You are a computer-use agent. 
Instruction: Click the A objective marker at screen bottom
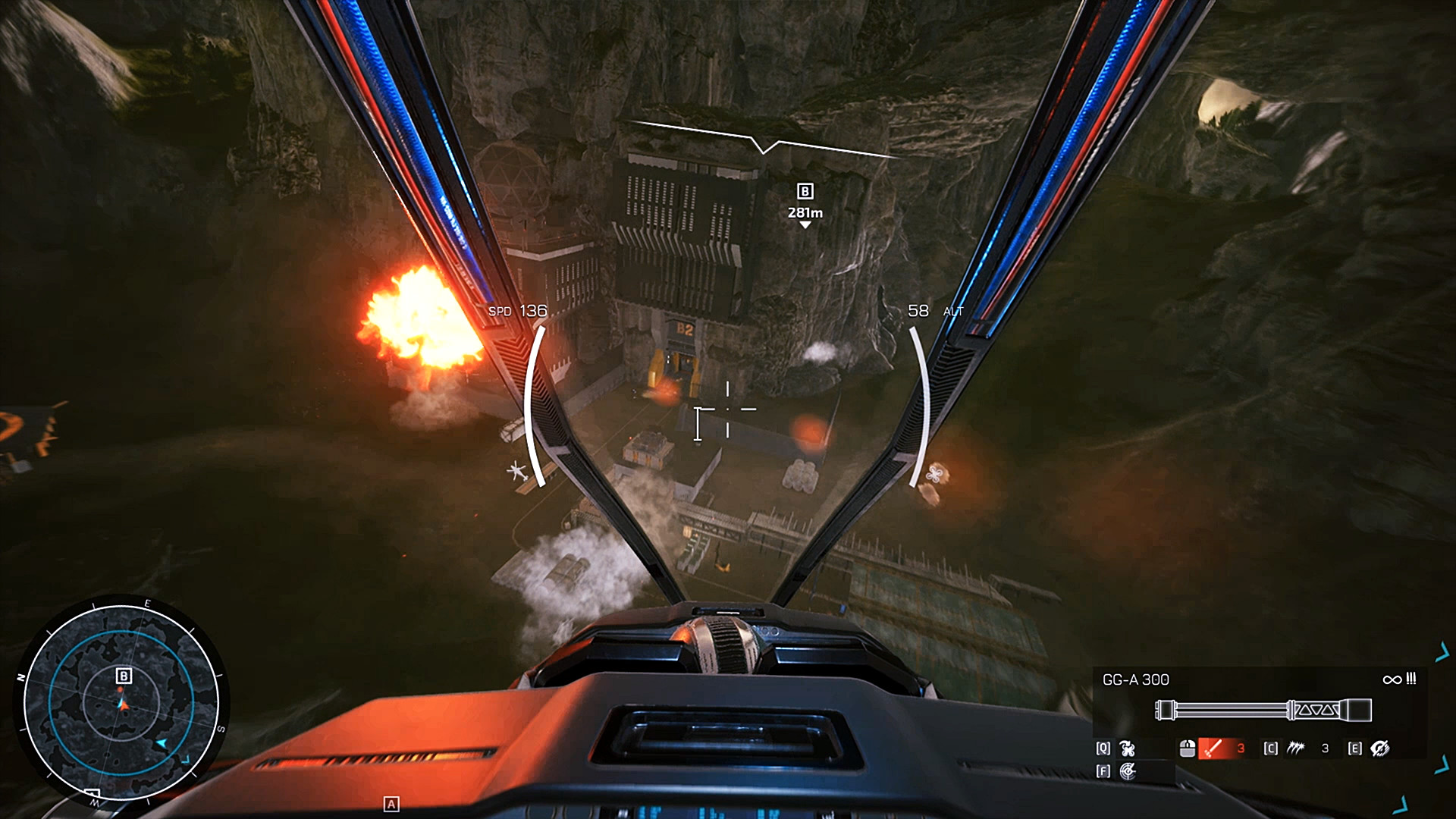(391, 804)
